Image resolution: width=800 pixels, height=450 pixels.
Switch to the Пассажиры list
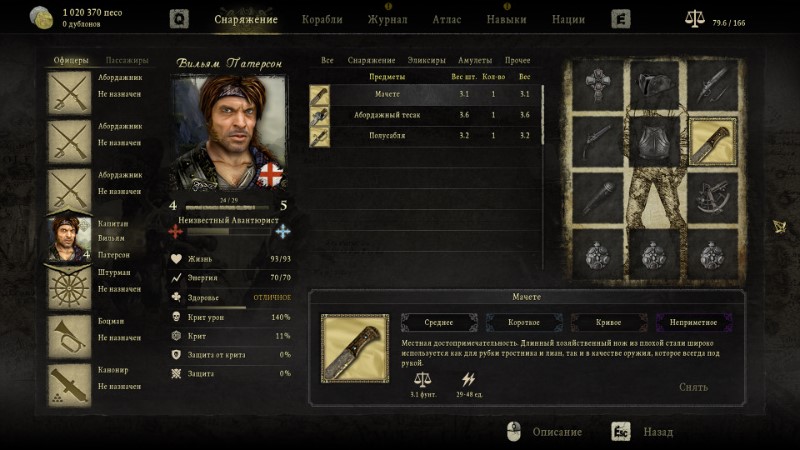(127, 61)
